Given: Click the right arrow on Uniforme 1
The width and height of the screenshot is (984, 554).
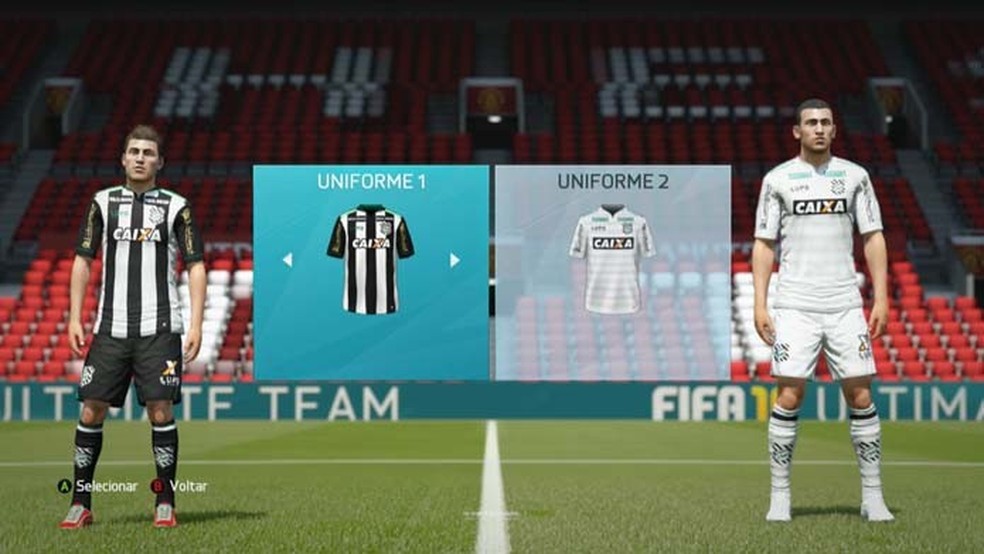Looking at the screenshot, I should tap(455, 260).
